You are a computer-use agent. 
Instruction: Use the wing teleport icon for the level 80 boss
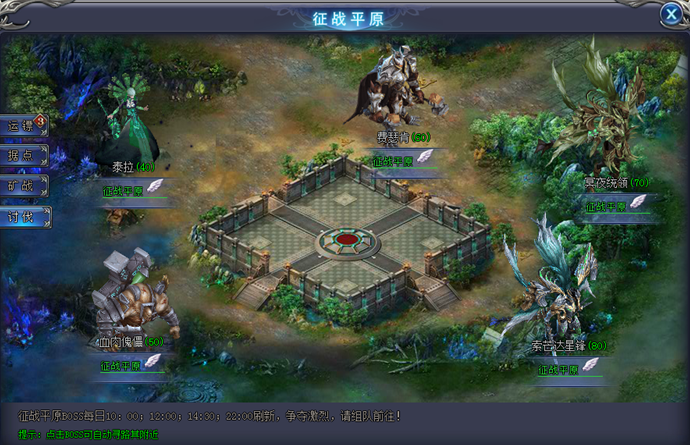[x=592, y=367]
